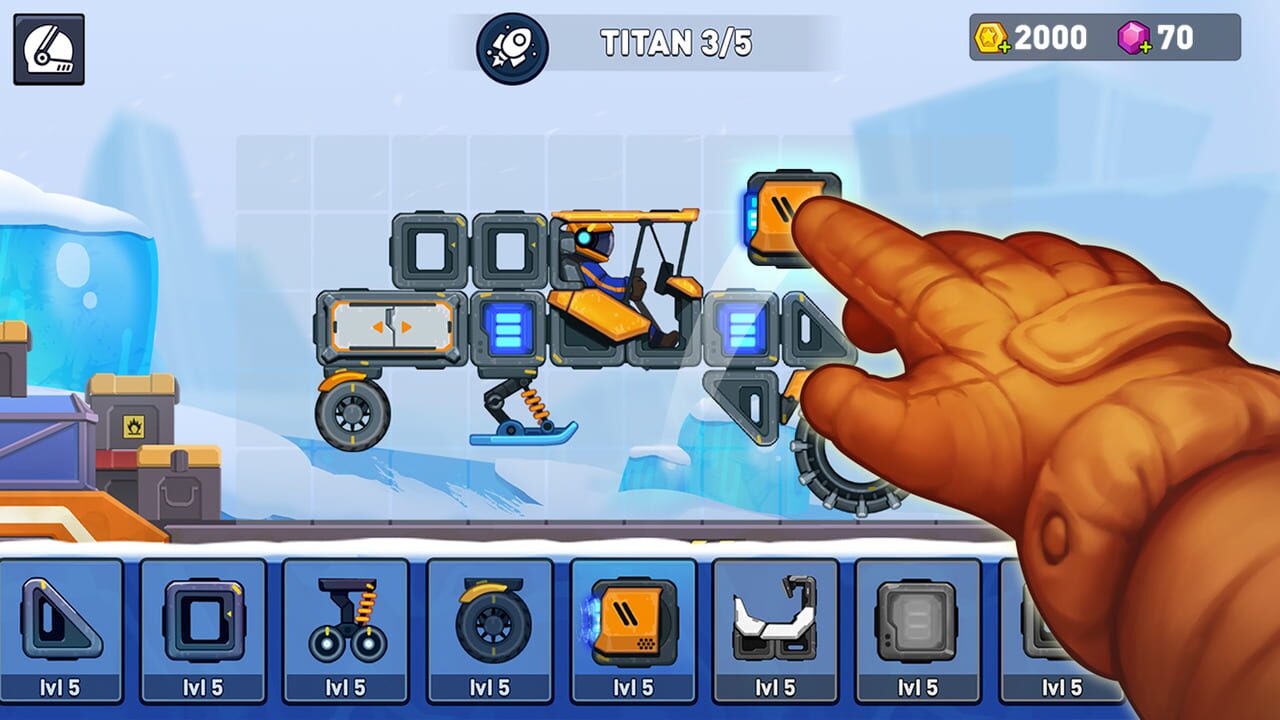Pick the spring suspension with double wheels
The width and height of the screenshot is (1280, 720).
(x=345, y=620)
